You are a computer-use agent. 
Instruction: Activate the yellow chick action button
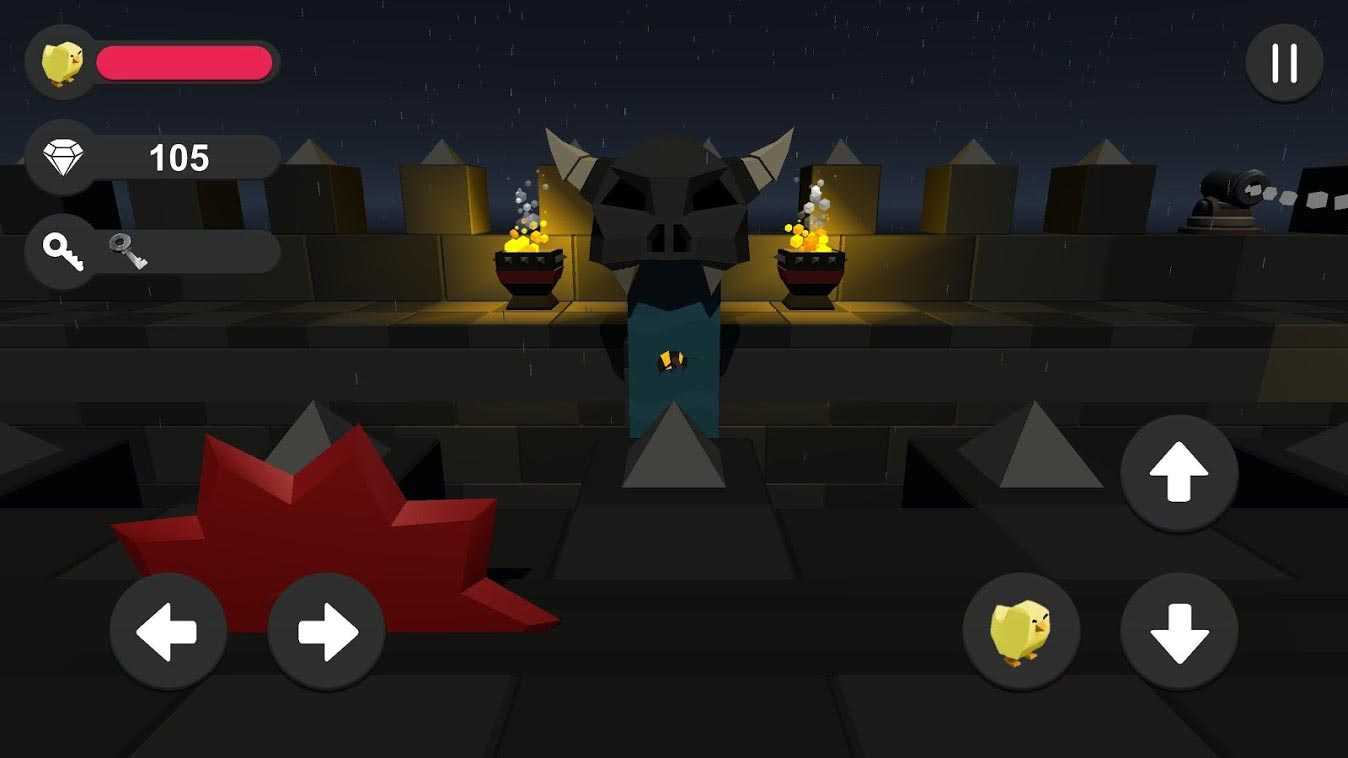point(1021,632)
